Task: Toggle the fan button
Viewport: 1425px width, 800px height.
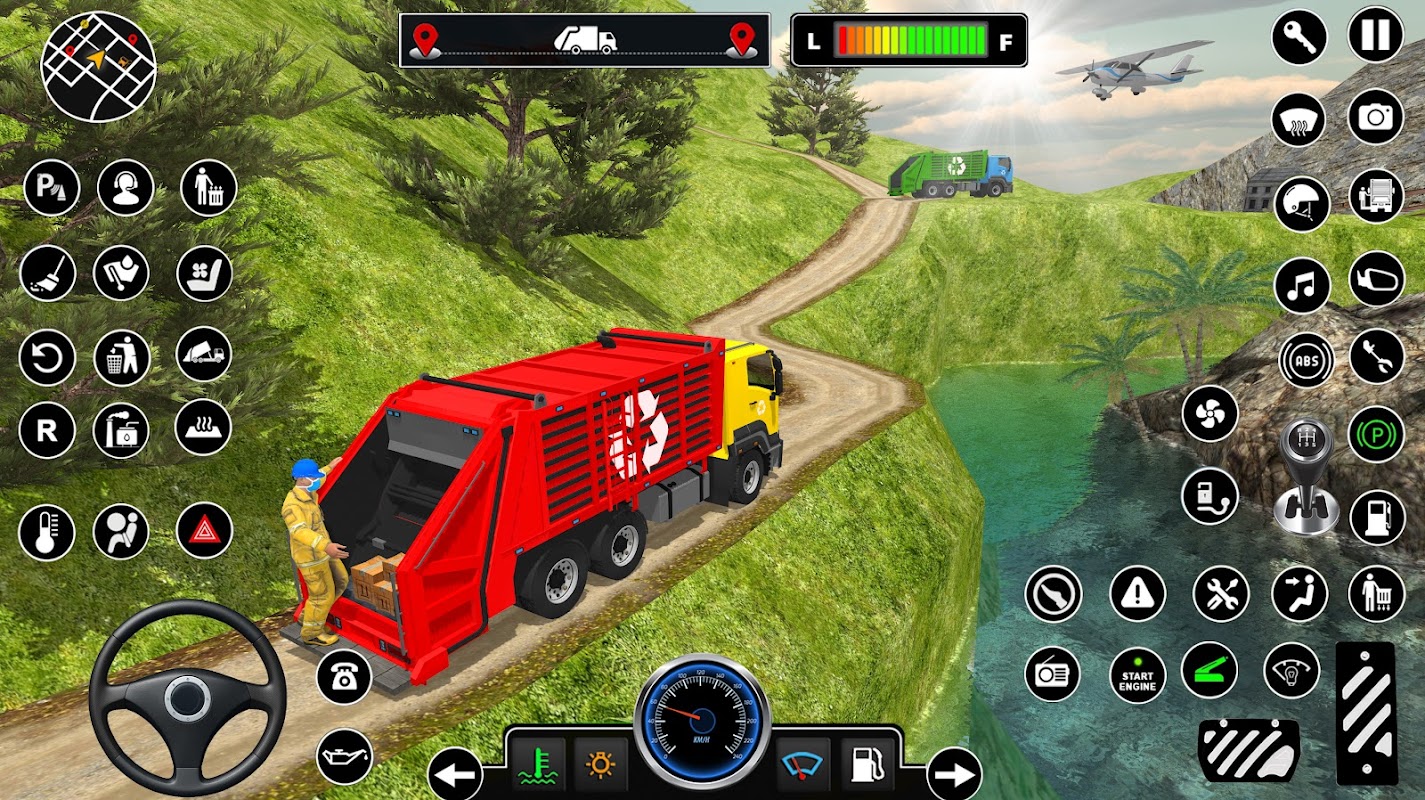Action: click(1210, 413)
